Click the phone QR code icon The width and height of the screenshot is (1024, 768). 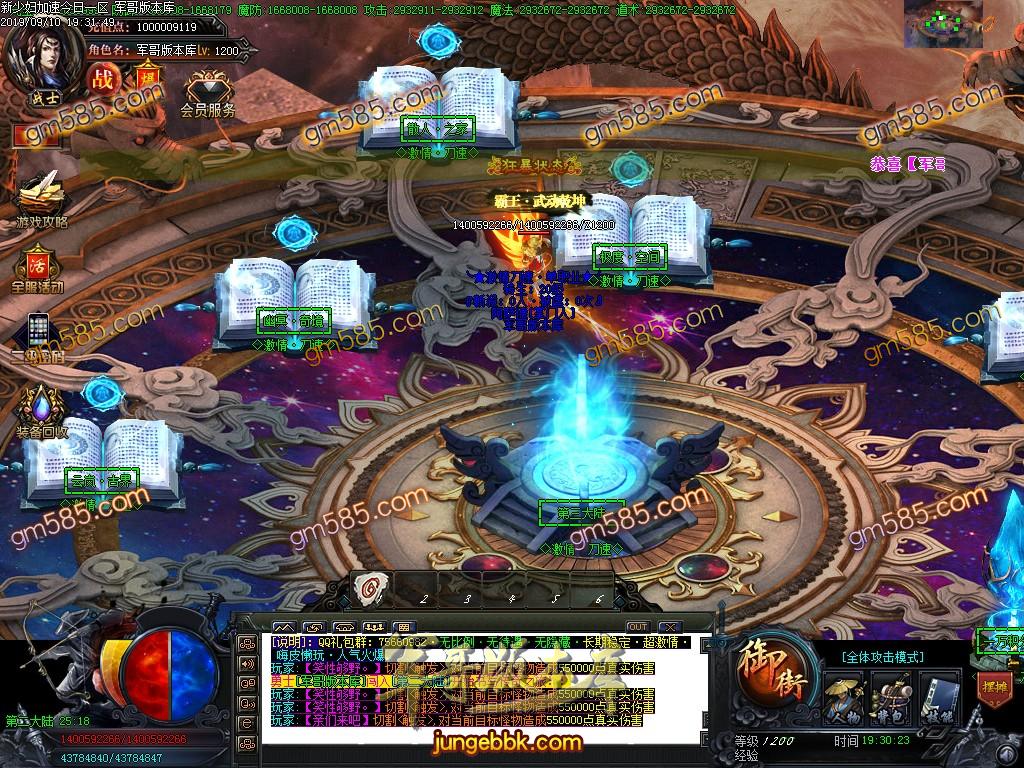pos(38,332)
